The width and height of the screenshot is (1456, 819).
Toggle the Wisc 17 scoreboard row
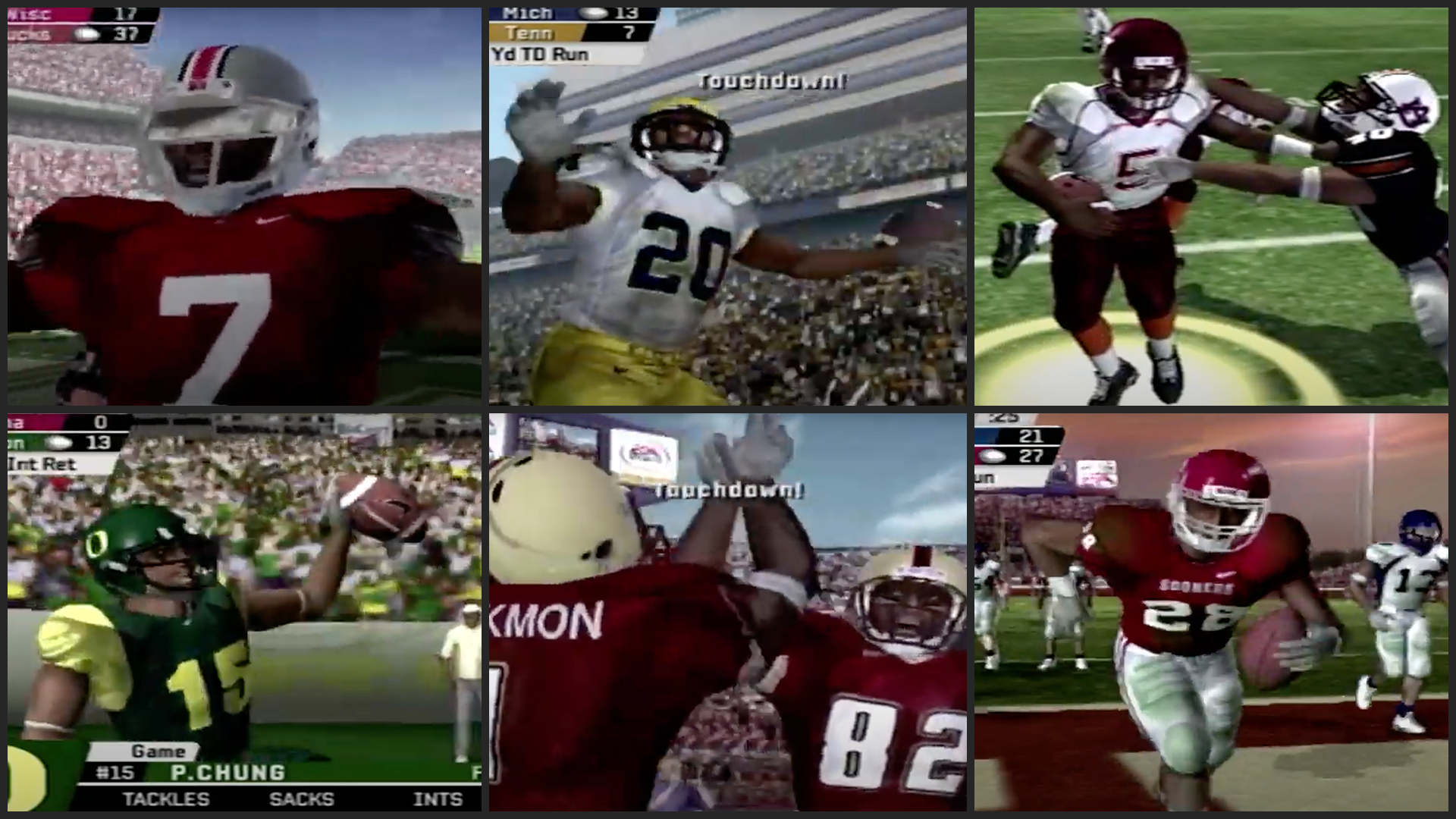tap(68, 14)
